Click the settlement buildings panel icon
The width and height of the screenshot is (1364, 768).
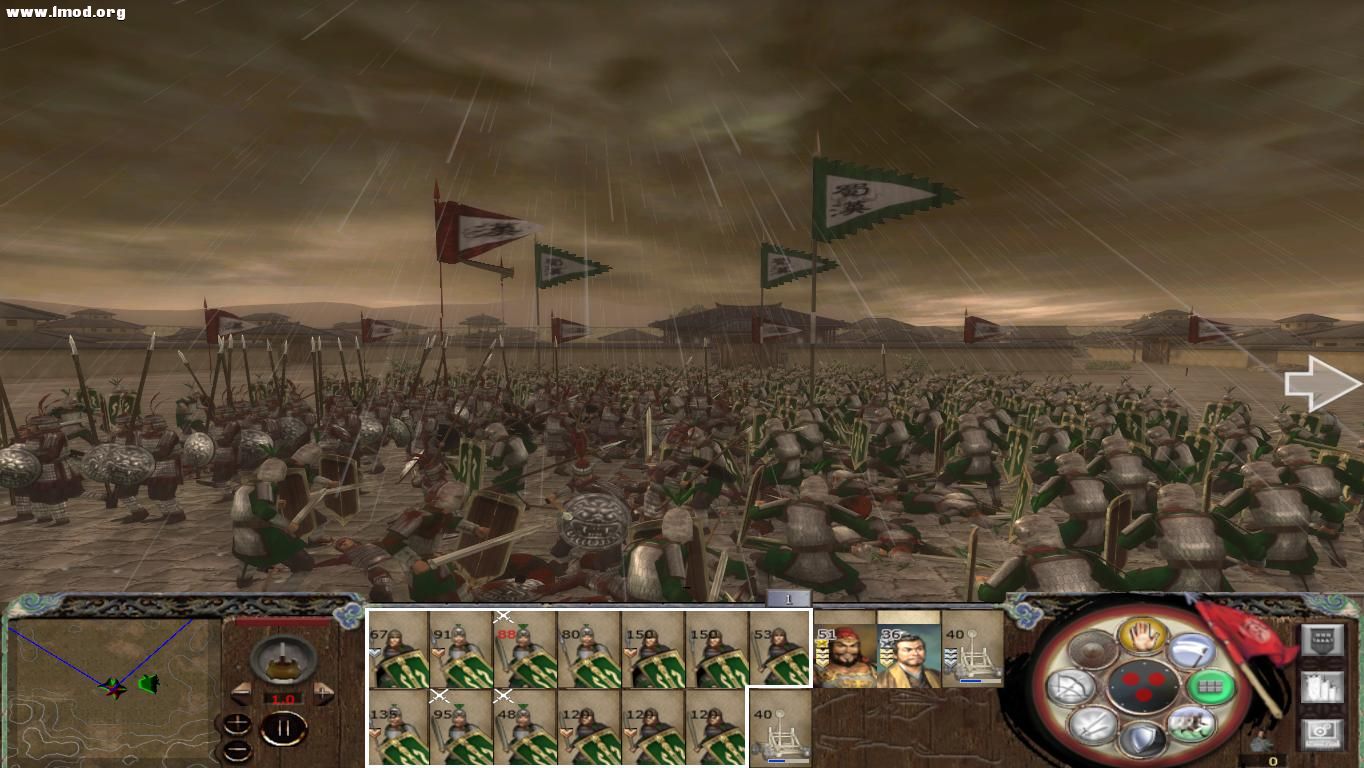[x=1323, y=687]
